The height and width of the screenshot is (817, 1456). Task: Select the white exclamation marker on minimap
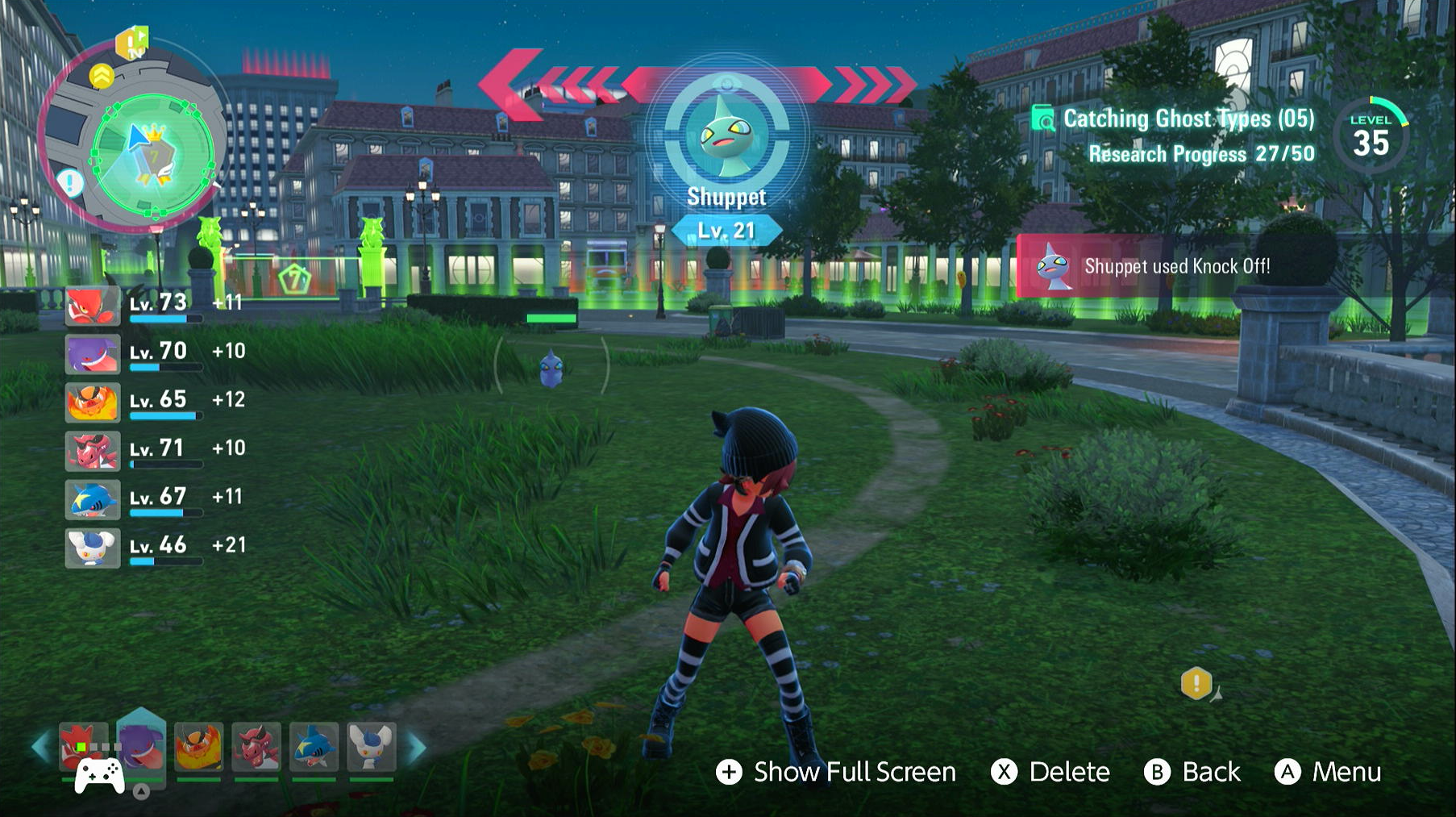click(x=71, y=183)
